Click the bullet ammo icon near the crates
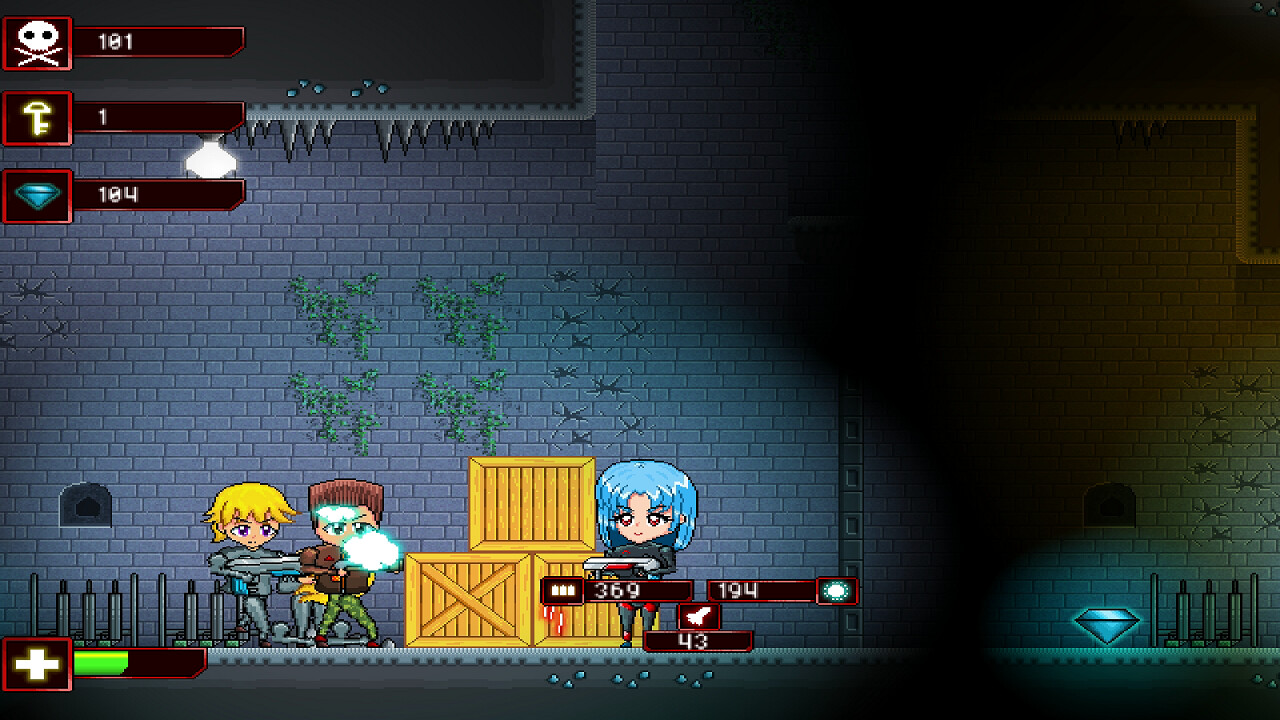Screen dimensions: 1280x720 (x=561, y=591)
